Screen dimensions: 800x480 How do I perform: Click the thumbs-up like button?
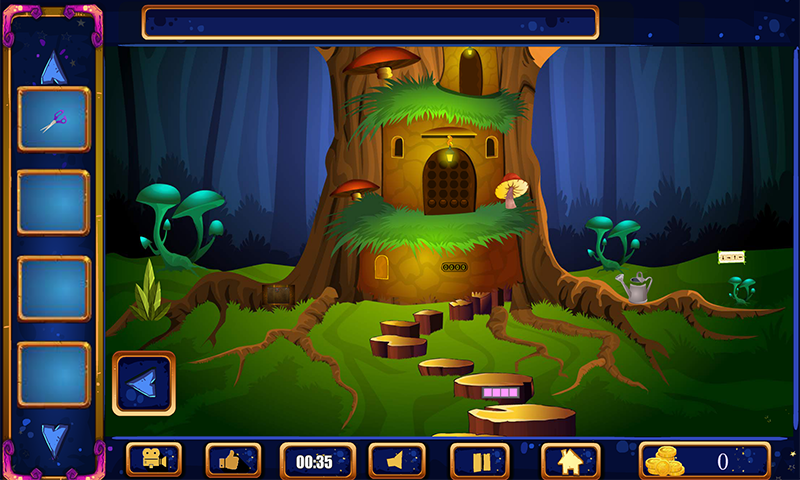tap(233, 460)
